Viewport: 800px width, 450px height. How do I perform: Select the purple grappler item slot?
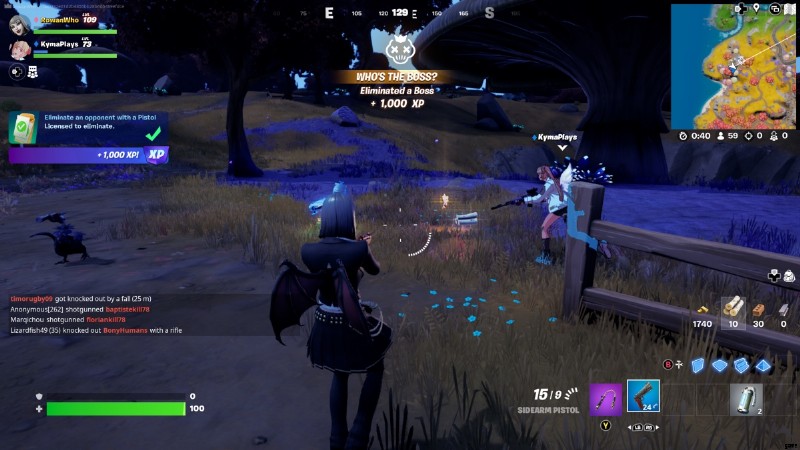[605, 397]
